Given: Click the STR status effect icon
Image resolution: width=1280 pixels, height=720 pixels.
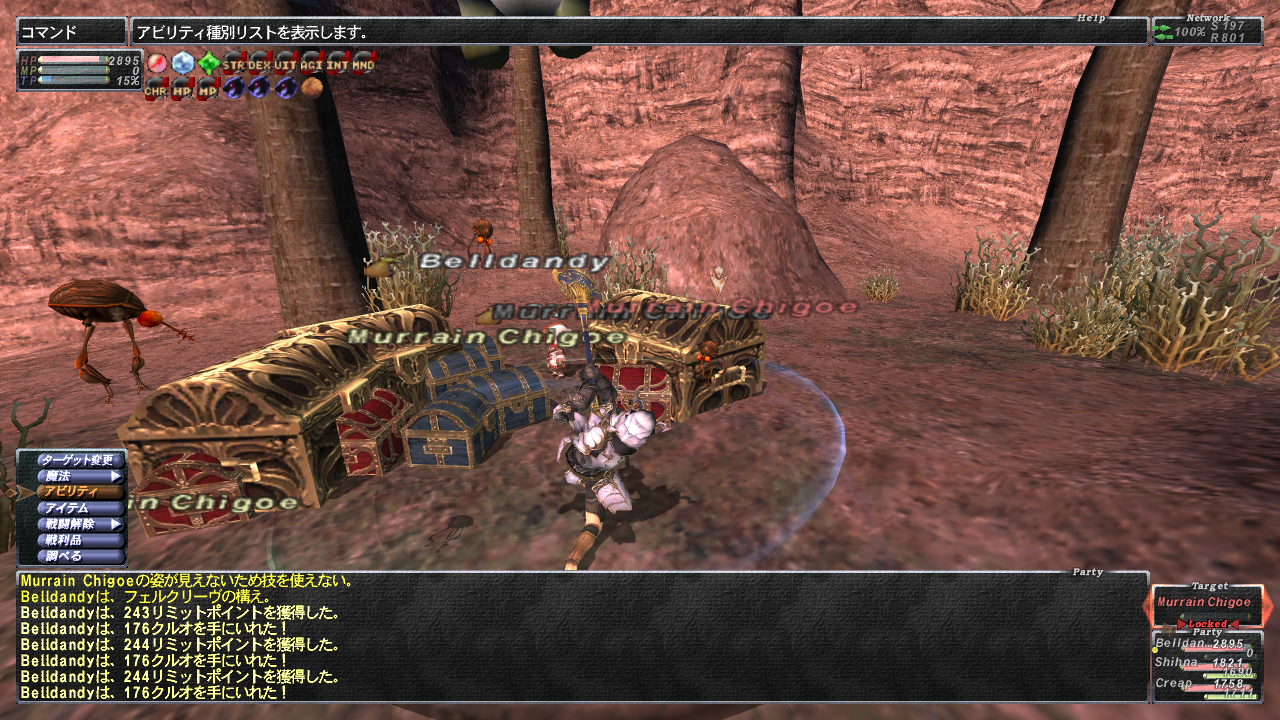Looking at the screenshot, I should (x=234, y=65).
